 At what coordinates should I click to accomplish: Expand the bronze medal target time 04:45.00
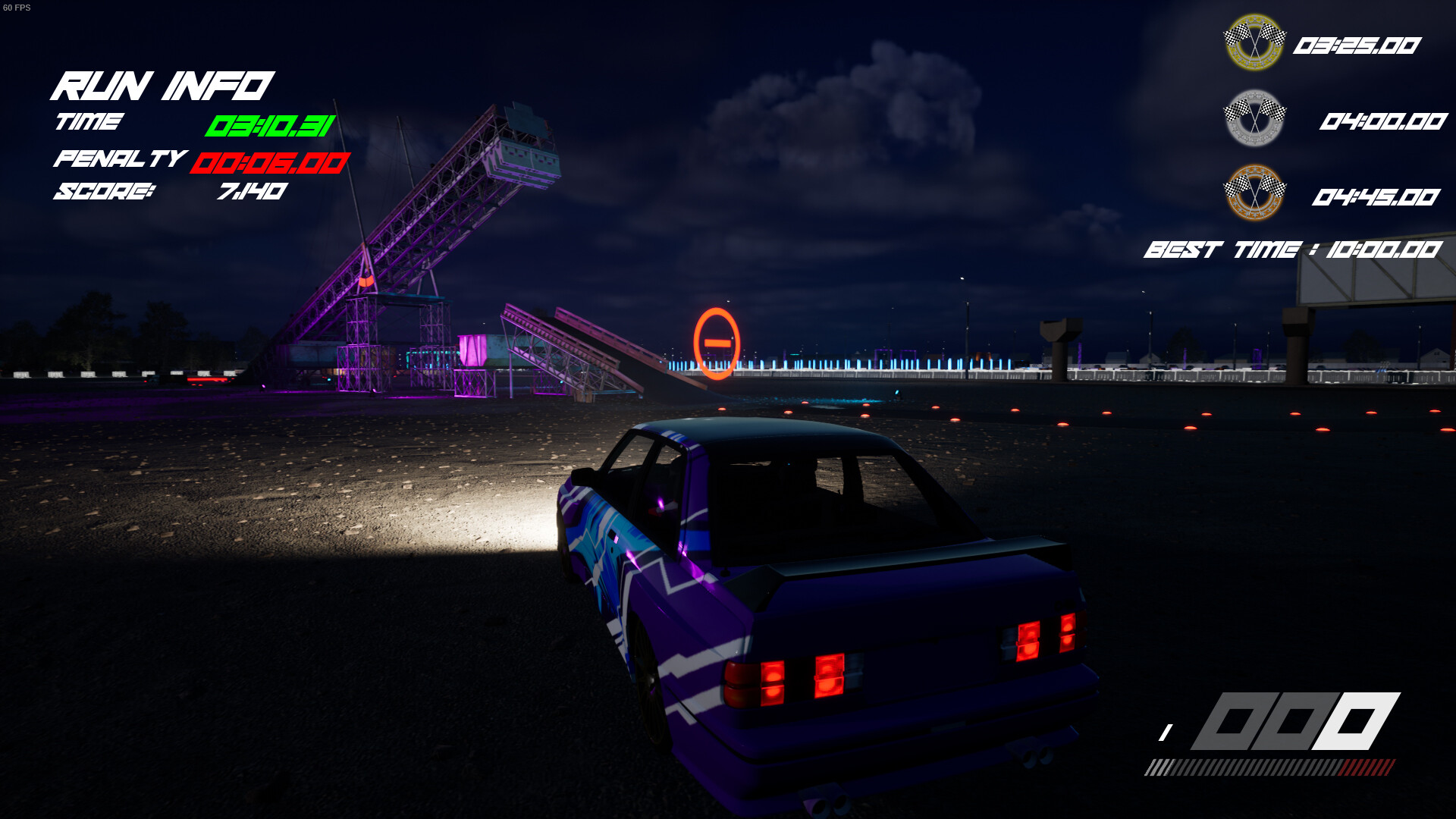click(x=1376, y=196)
